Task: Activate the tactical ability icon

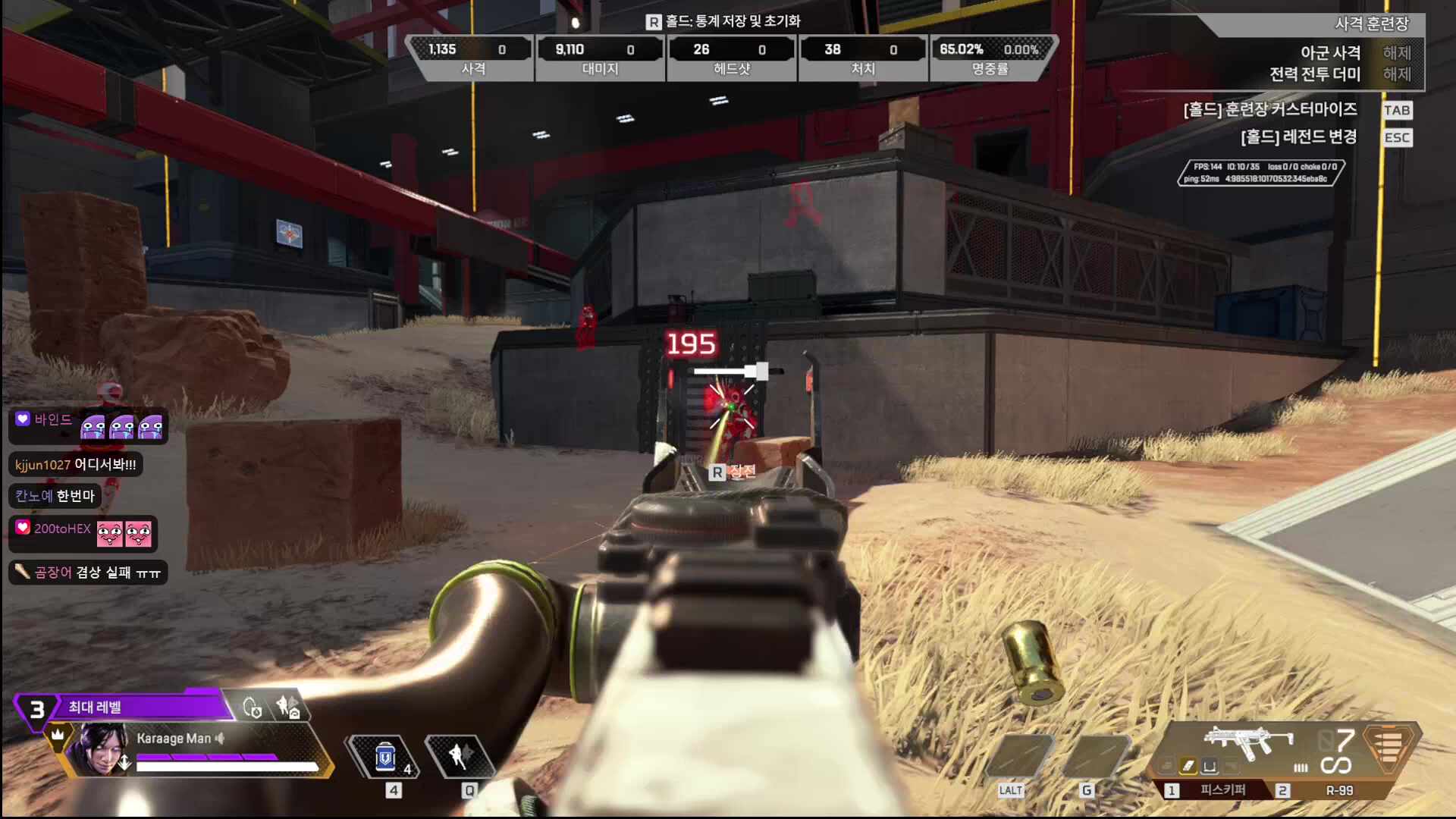Action: [x=459, y=755]
